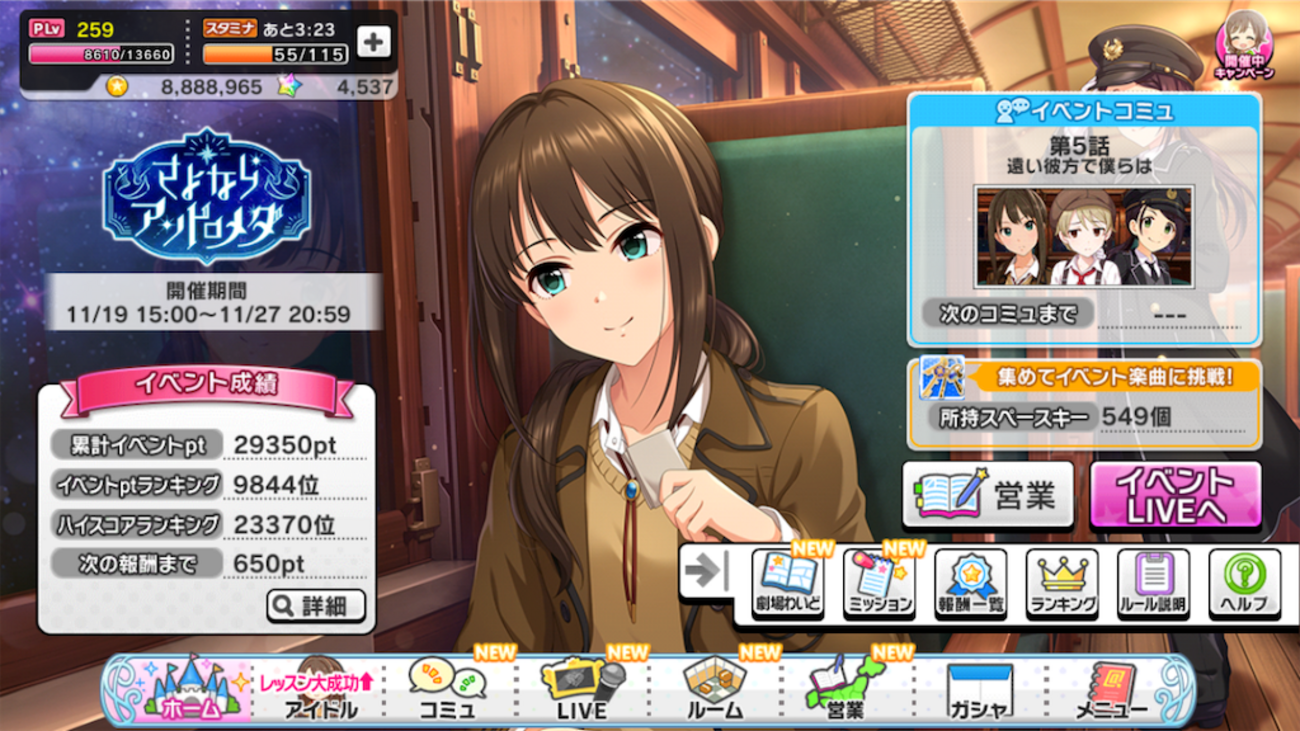Screen dimensions: 1300x731
Task: Open the メニュー tab
Action: click(x=1111, y=691)
